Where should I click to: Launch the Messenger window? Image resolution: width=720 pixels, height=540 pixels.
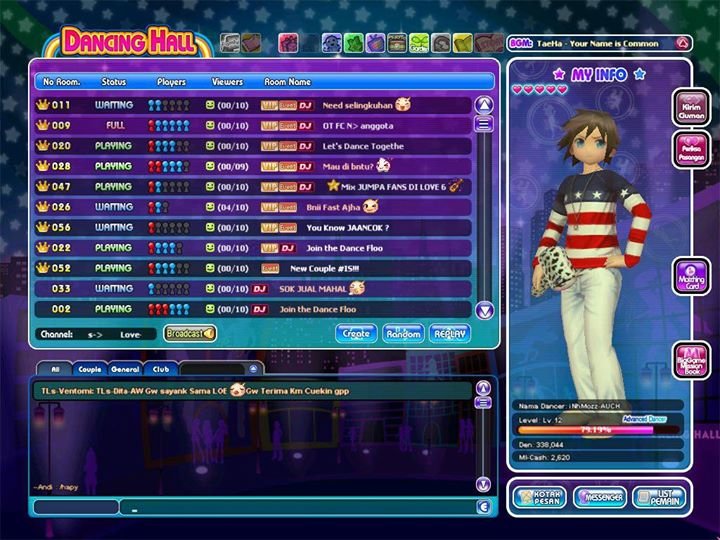[x=600, y=497]
